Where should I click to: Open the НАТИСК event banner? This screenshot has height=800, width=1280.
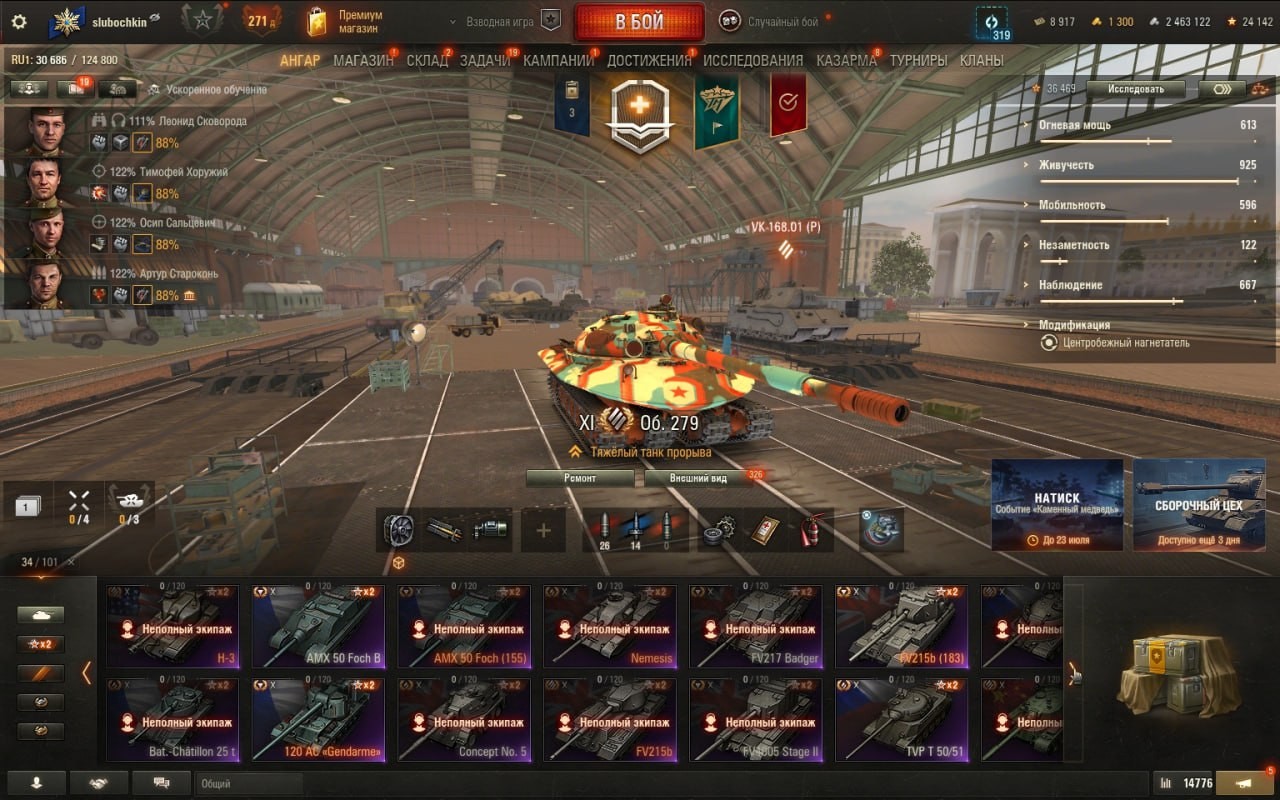pyautogui.click(x=1057, y=505)
